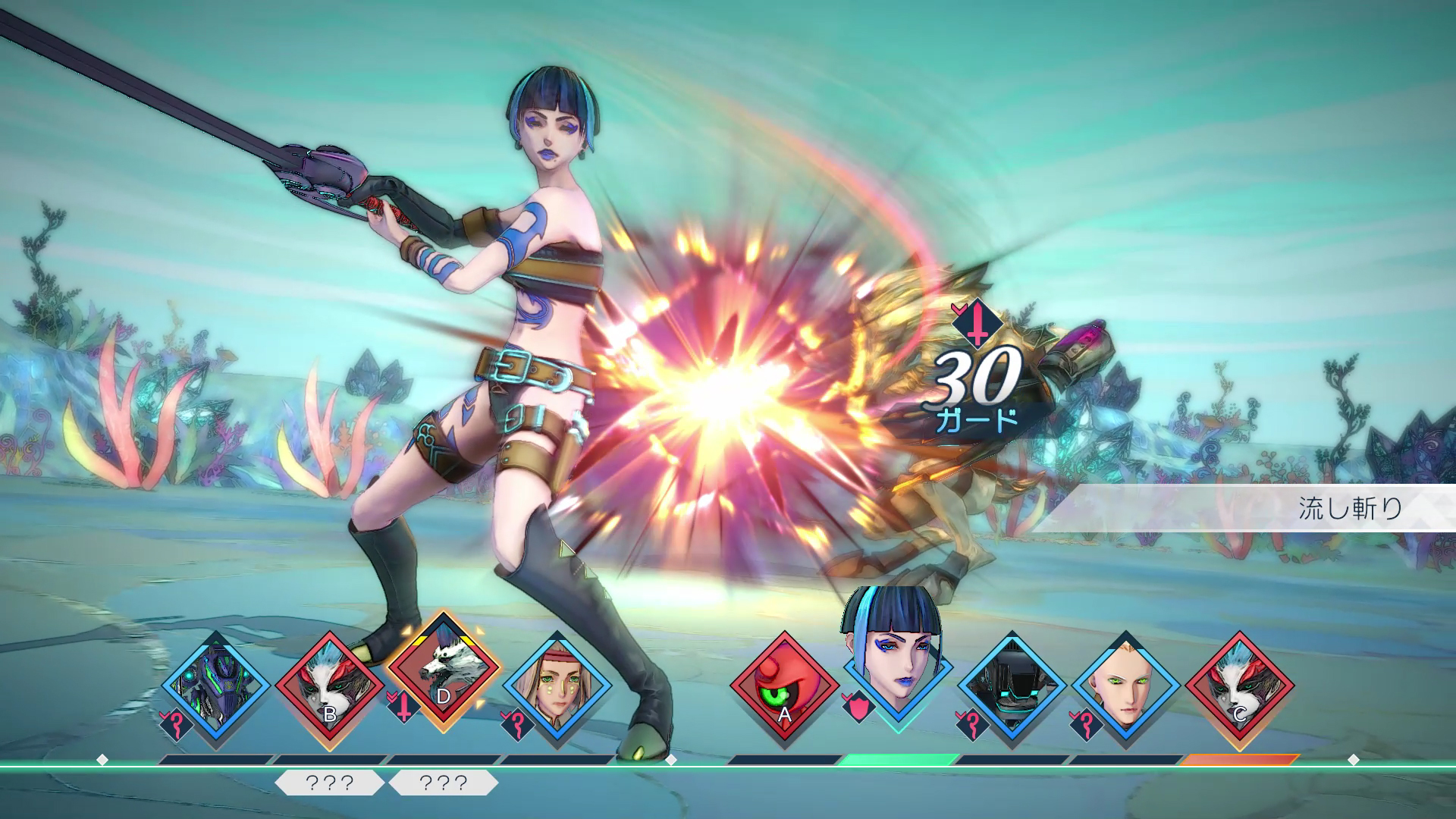Pick the black robot ally portrait
Image resolution: width=1456 pixels, height=819 pixels.
(x=1012, y=689)
